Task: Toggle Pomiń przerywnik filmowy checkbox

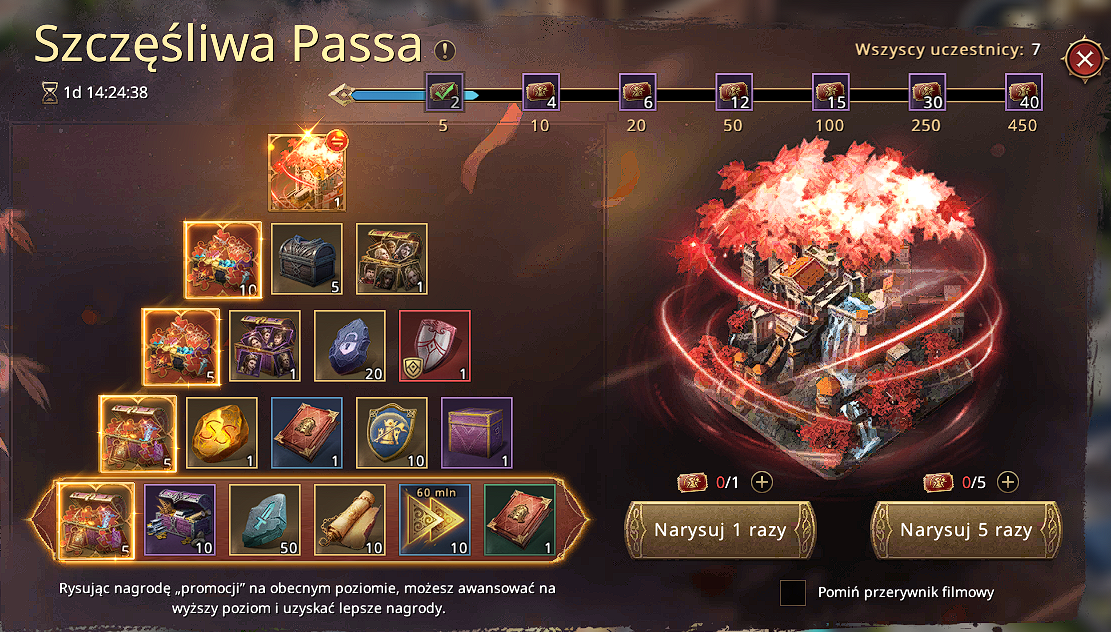Action: point(793,593)
